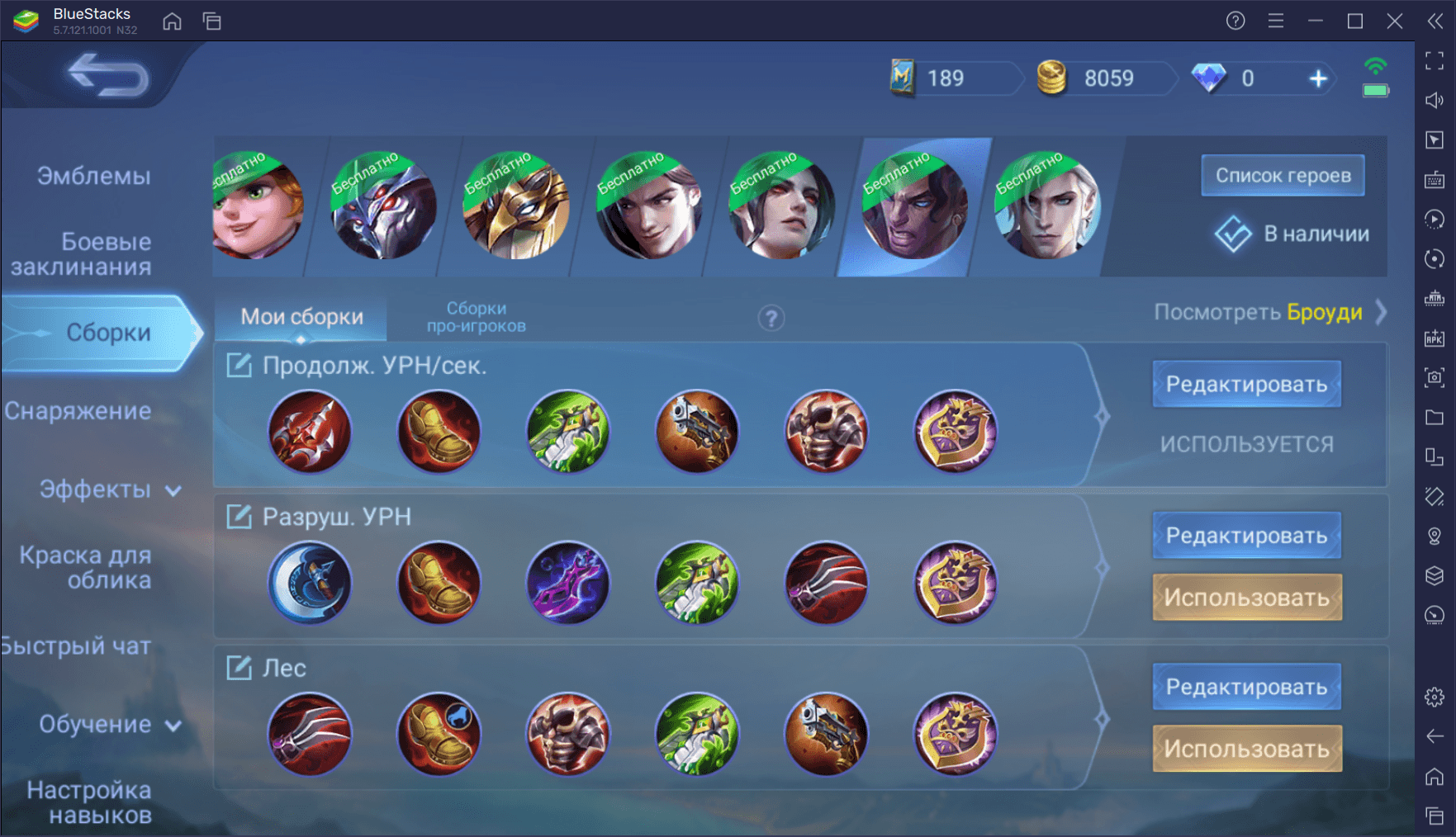Select the Снаряжение menu entry
This screenshot has height=837, width=1456.
(78, 411)
